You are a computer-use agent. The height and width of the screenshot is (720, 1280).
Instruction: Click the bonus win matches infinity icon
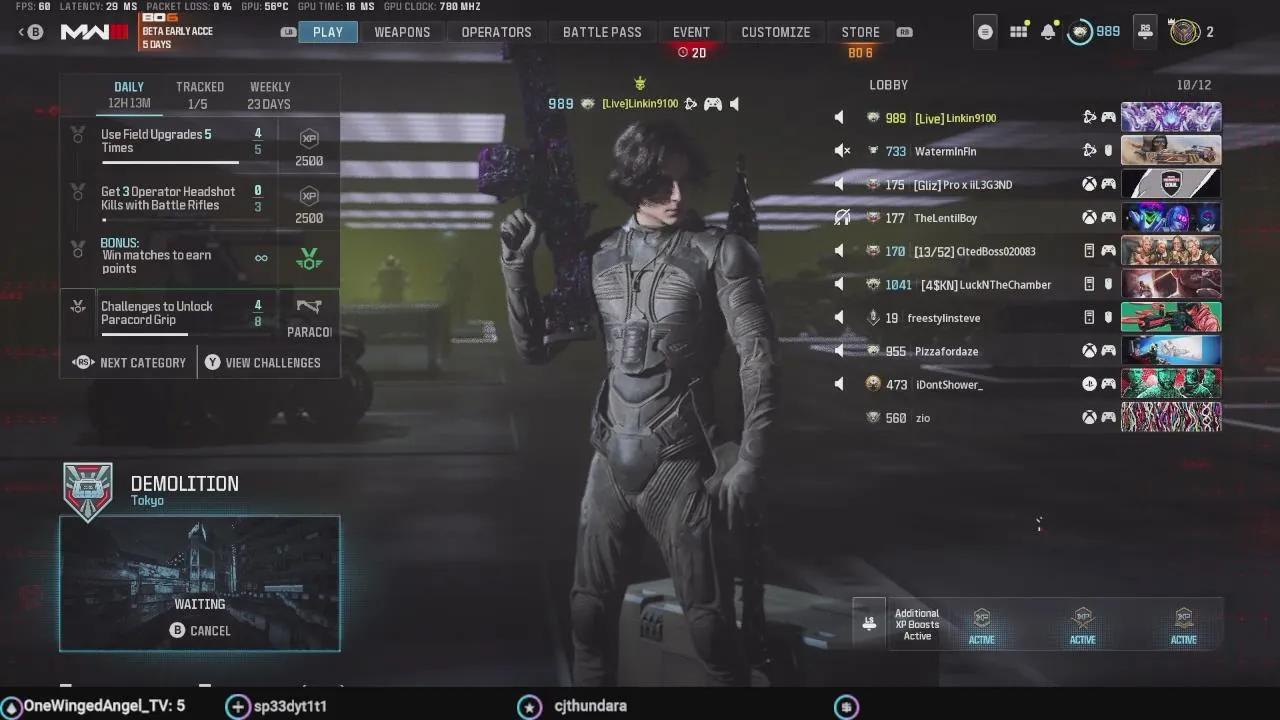pos(260,257)
